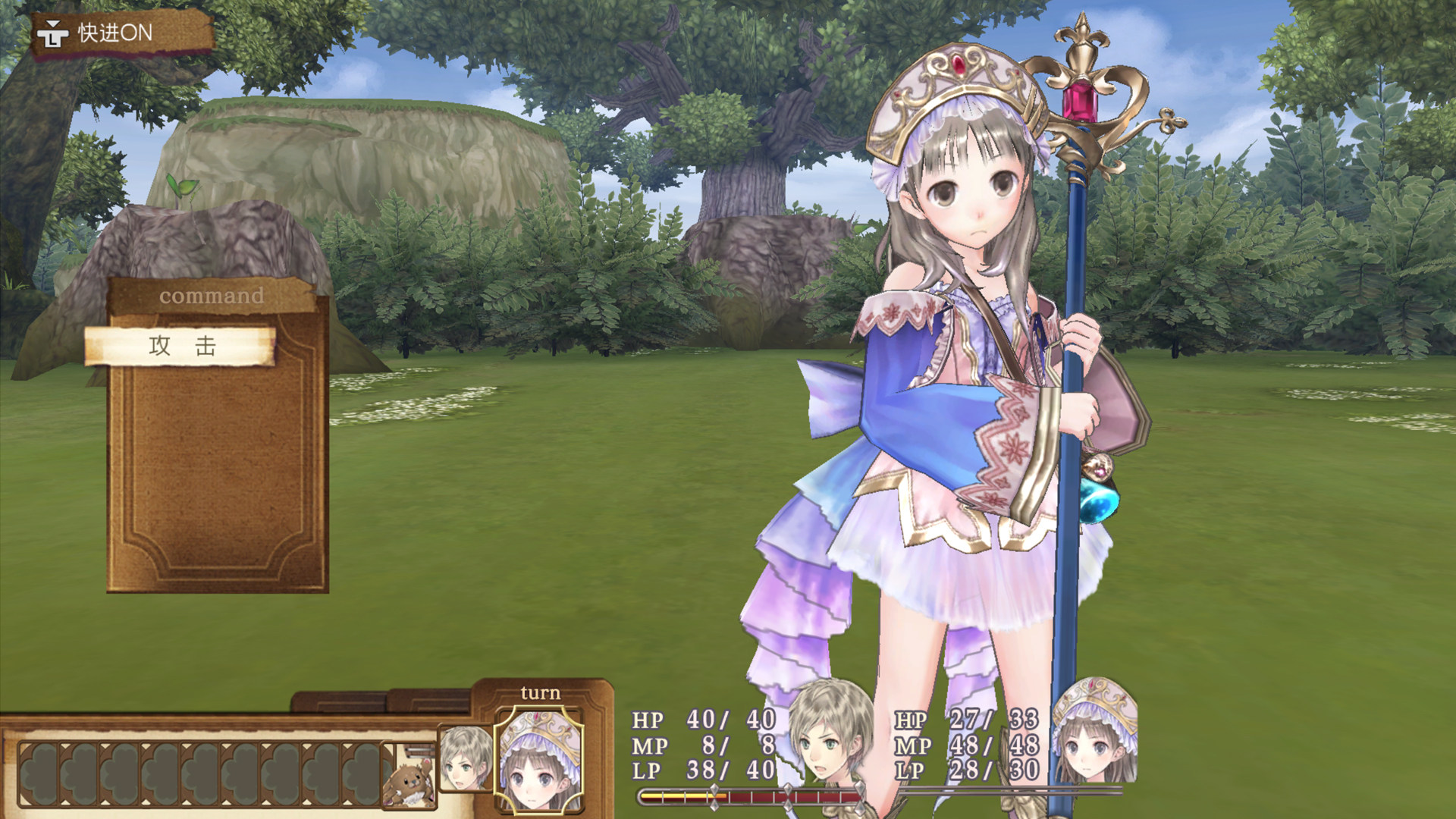Click the squirrel enemy icon in the turn order
This screenshot has height=819, width=1456.
pyautogui.click(x=409, y=783)
